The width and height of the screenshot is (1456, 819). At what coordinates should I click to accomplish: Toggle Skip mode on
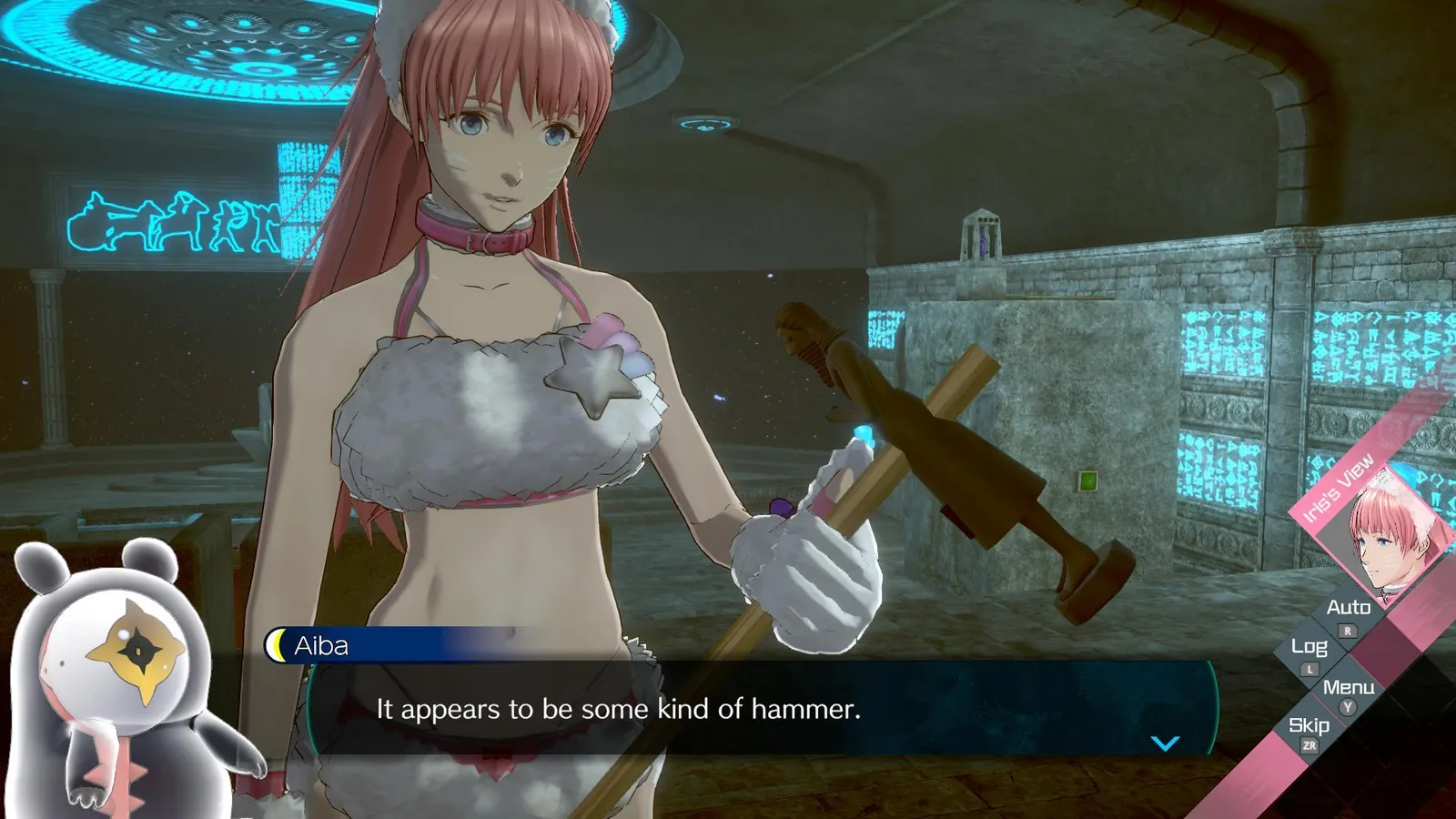pos(1309,725)
